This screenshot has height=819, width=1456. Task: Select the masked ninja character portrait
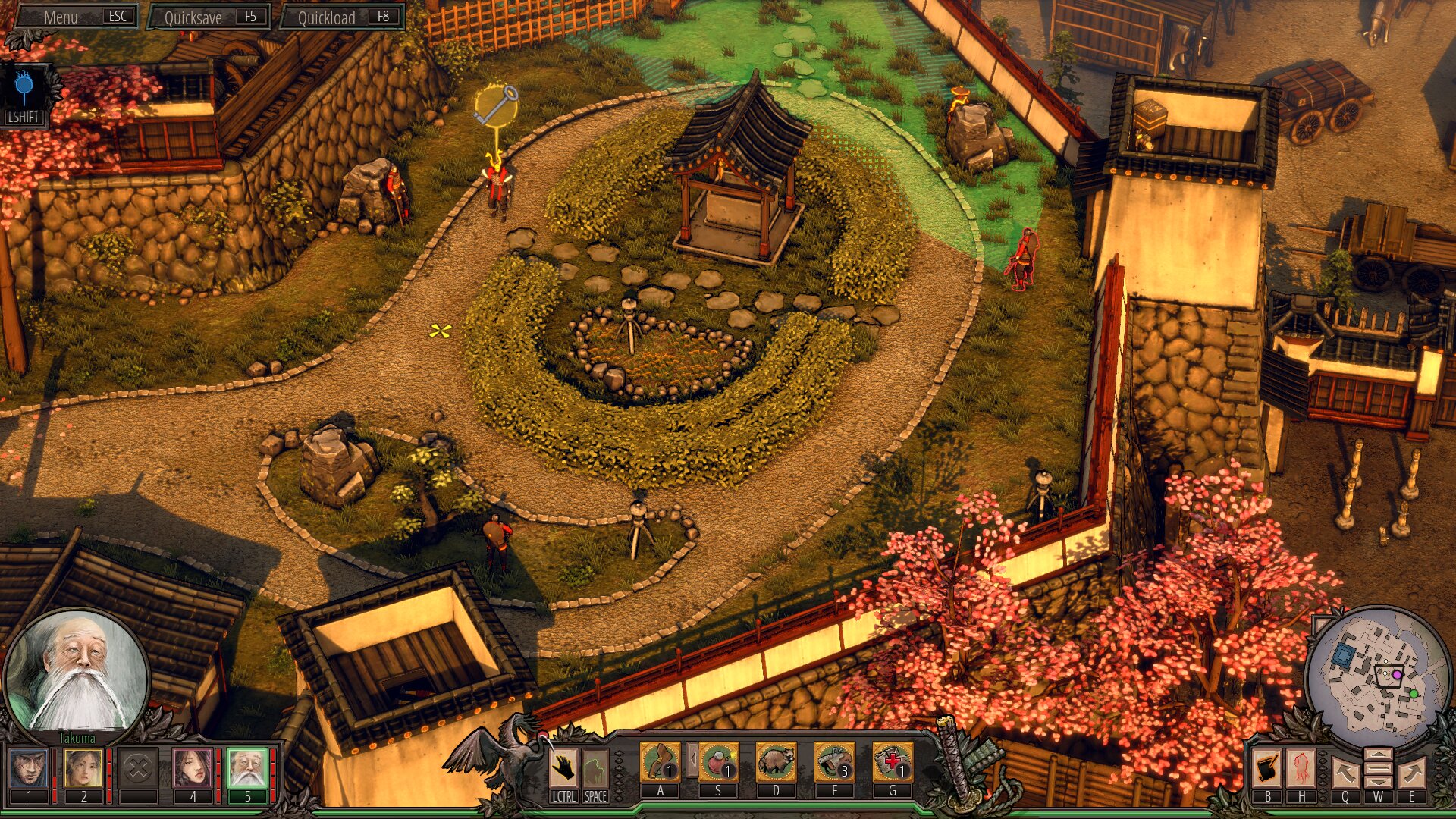[x=30, y=767]
